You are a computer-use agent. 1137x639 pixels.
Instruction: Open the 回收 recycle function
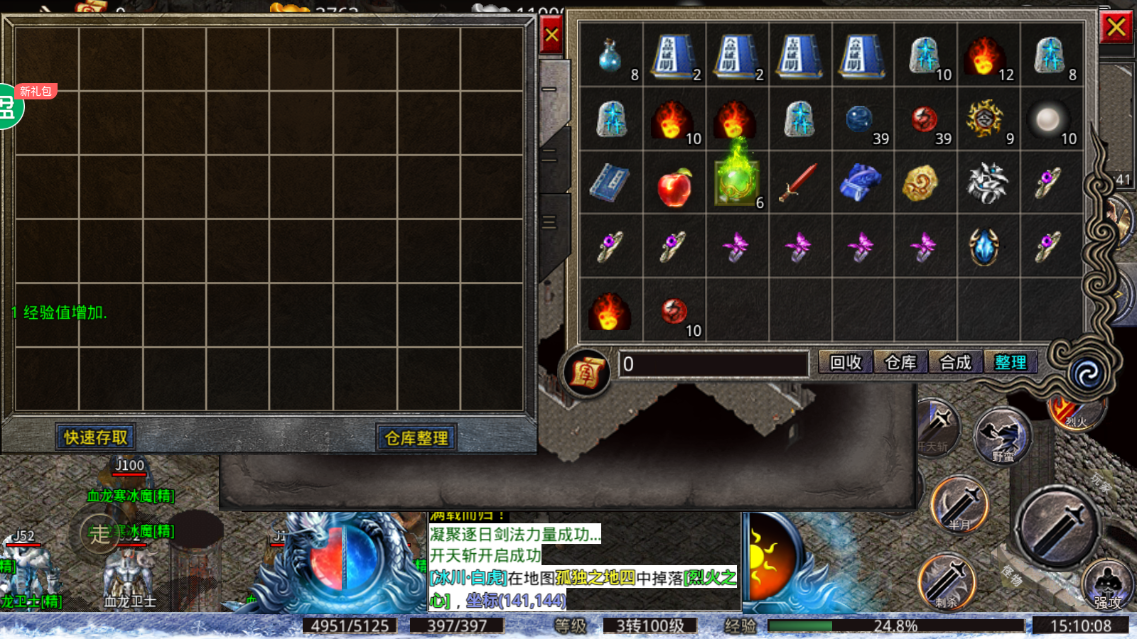(846, 363)
